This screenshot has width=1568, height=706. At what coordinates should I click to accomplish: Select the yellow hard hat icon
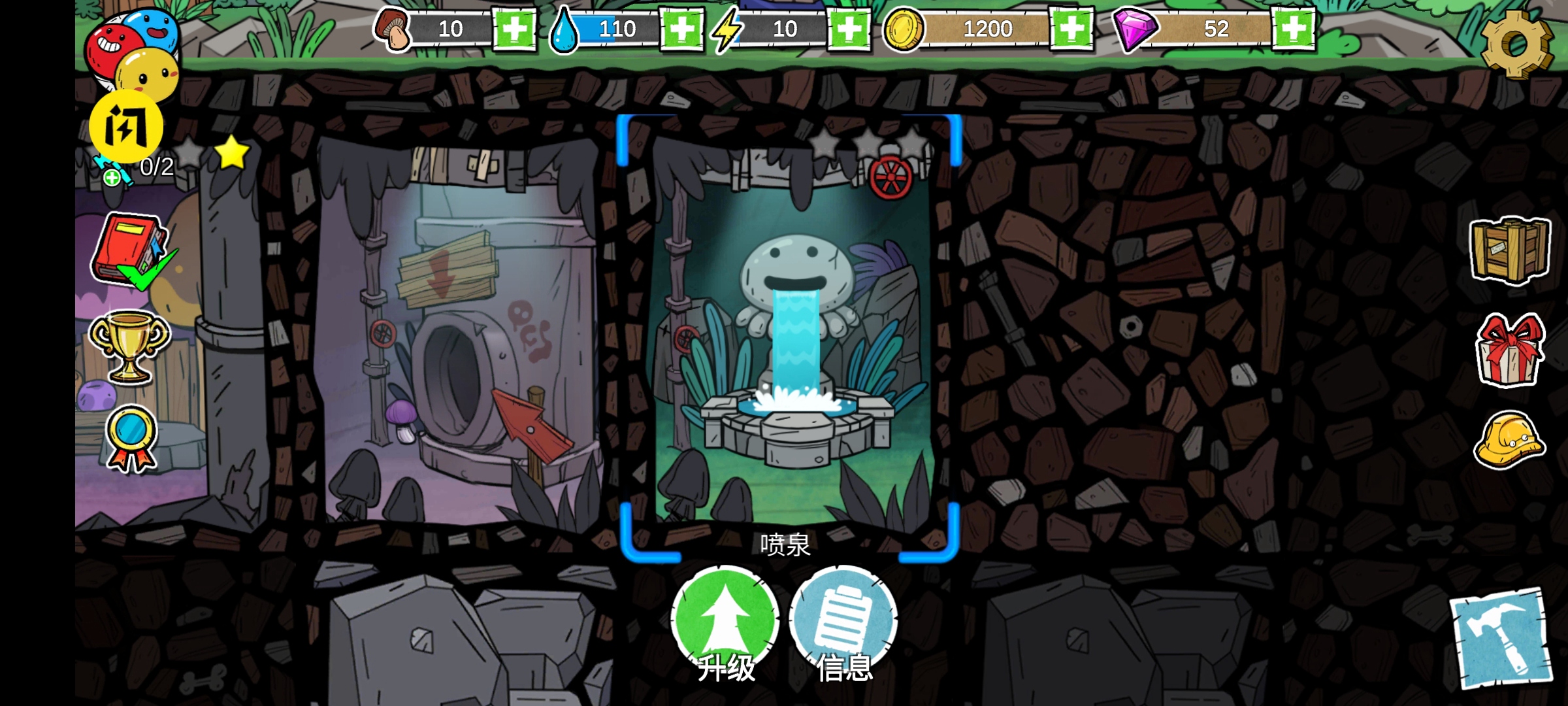click(1510, 439)
